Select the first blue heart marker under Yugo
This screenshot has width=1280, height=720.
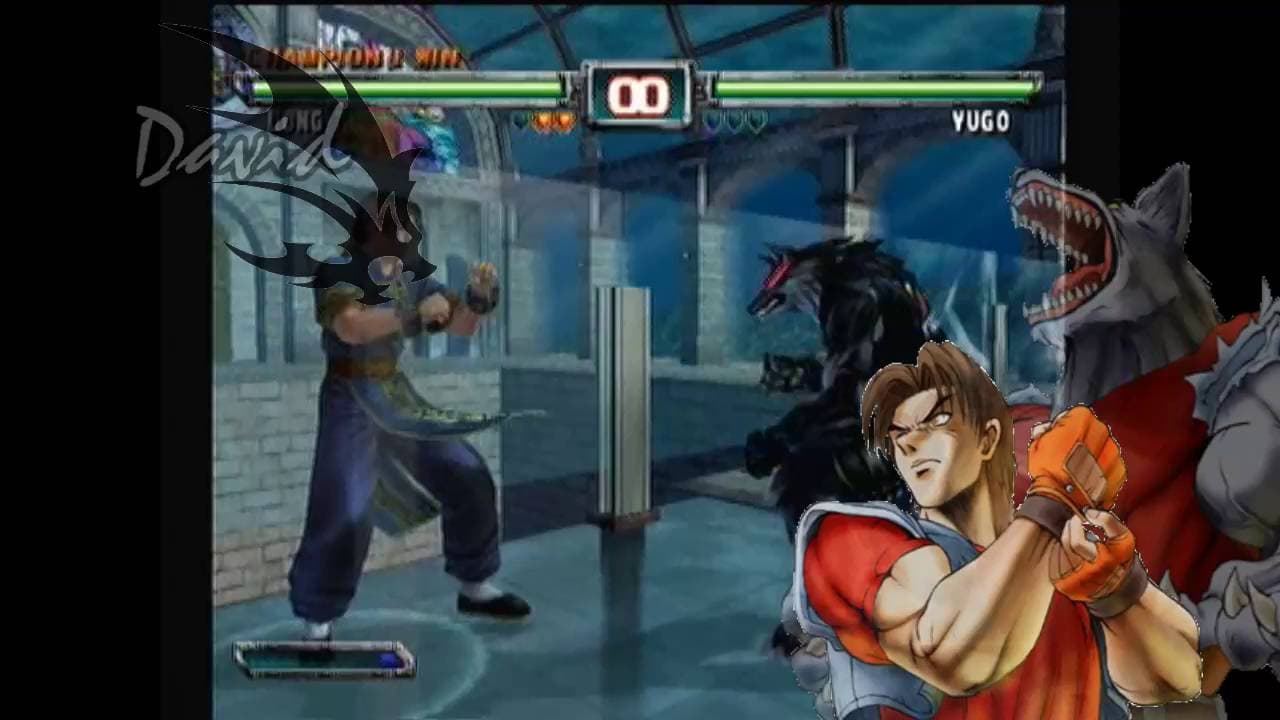pos(710,121)
